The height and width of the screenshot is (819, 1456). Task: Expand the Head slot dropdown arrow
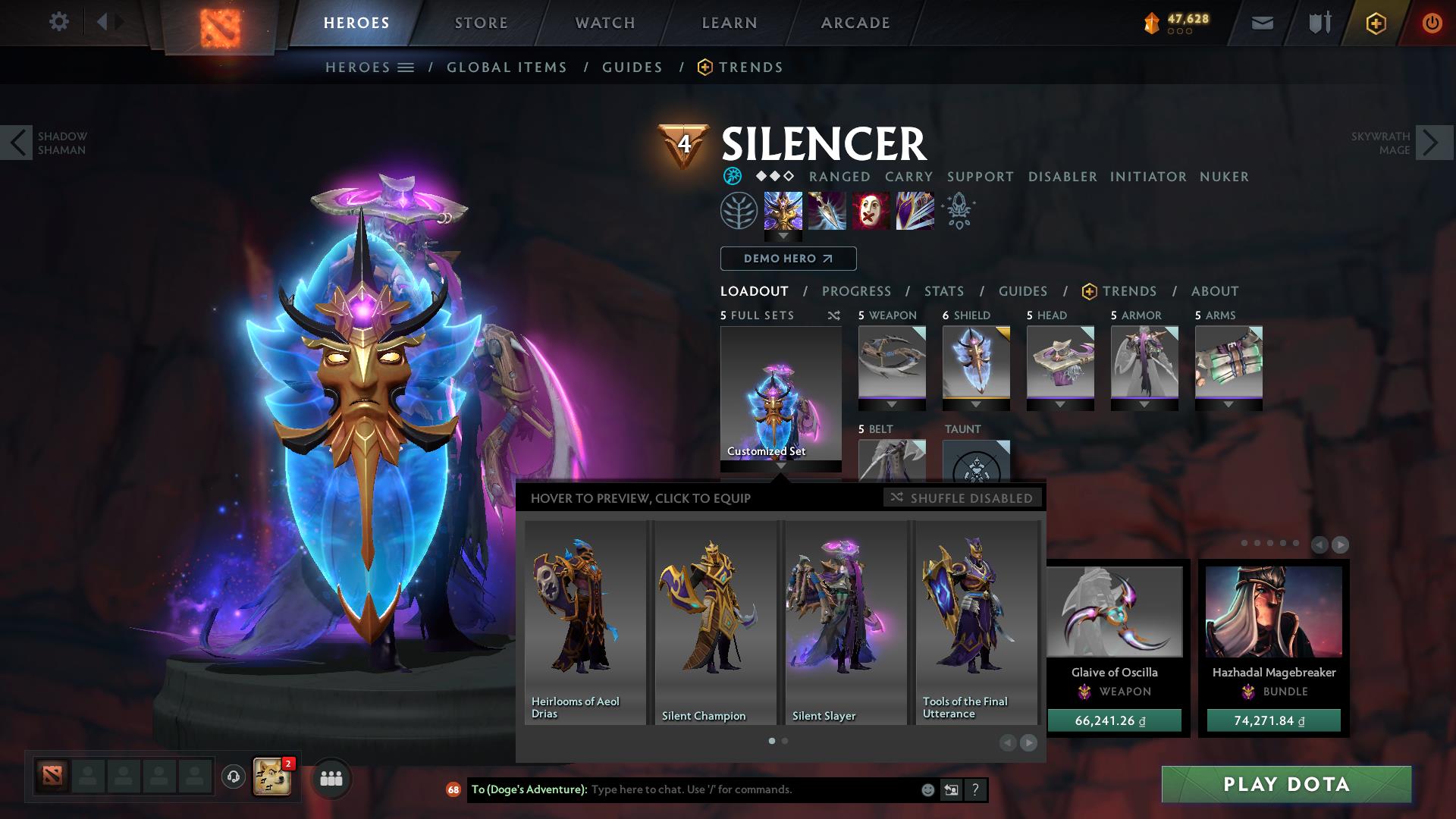(x=1060, y=403)
